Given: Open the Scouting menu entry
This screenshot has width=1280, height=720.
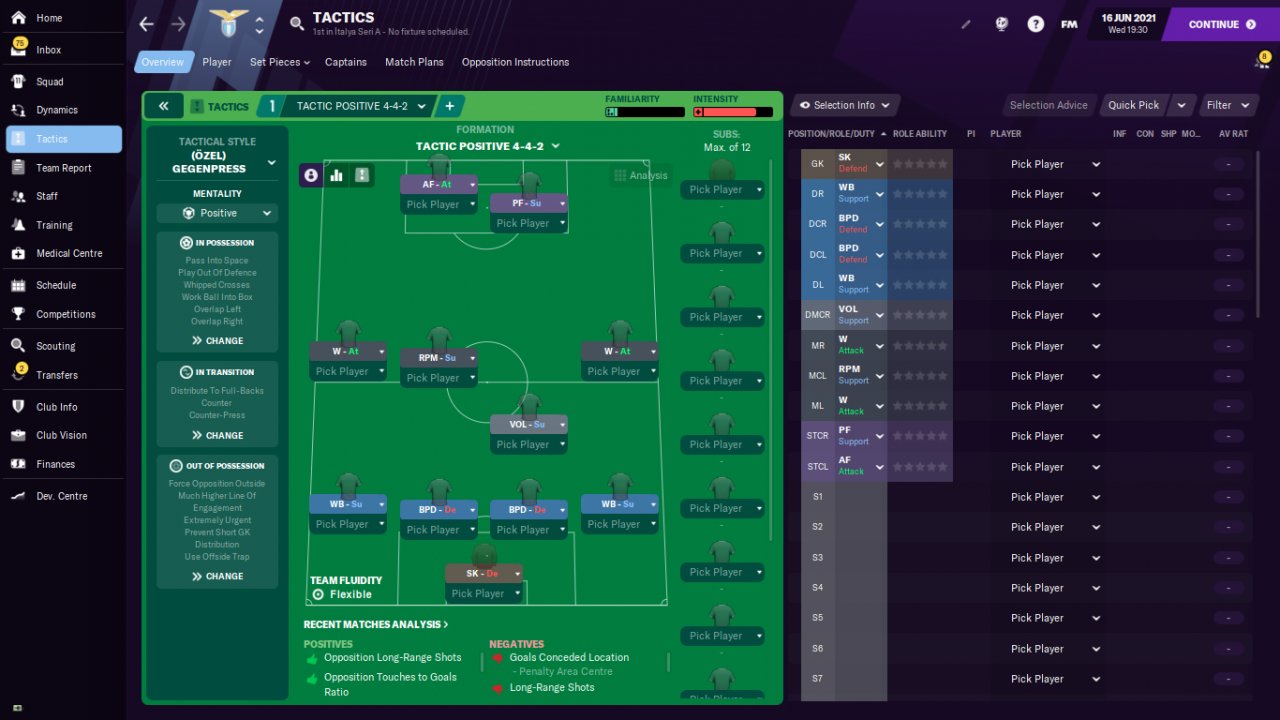Looking at the screenshot, I should [x=55, y=346].
